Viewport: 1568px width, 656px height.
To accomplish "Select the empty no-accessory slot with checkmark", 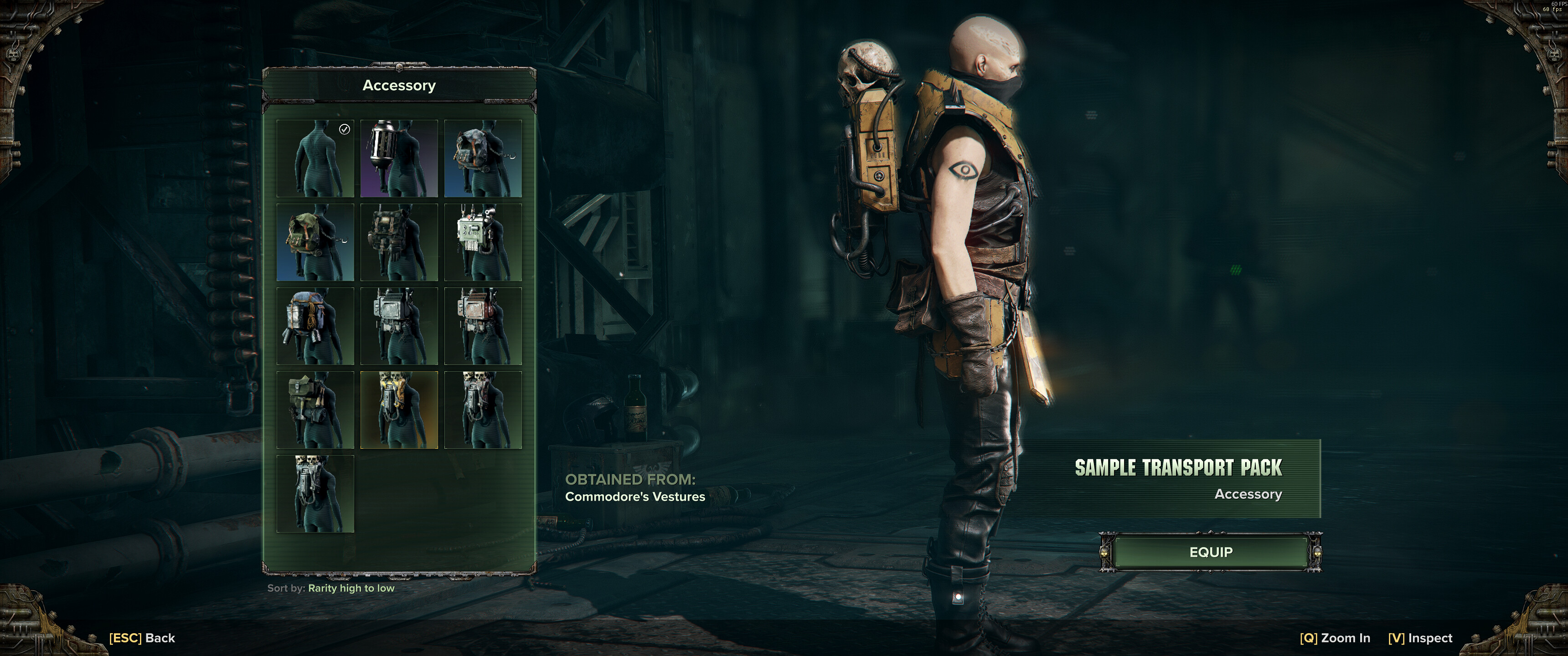I will [315, 158].
